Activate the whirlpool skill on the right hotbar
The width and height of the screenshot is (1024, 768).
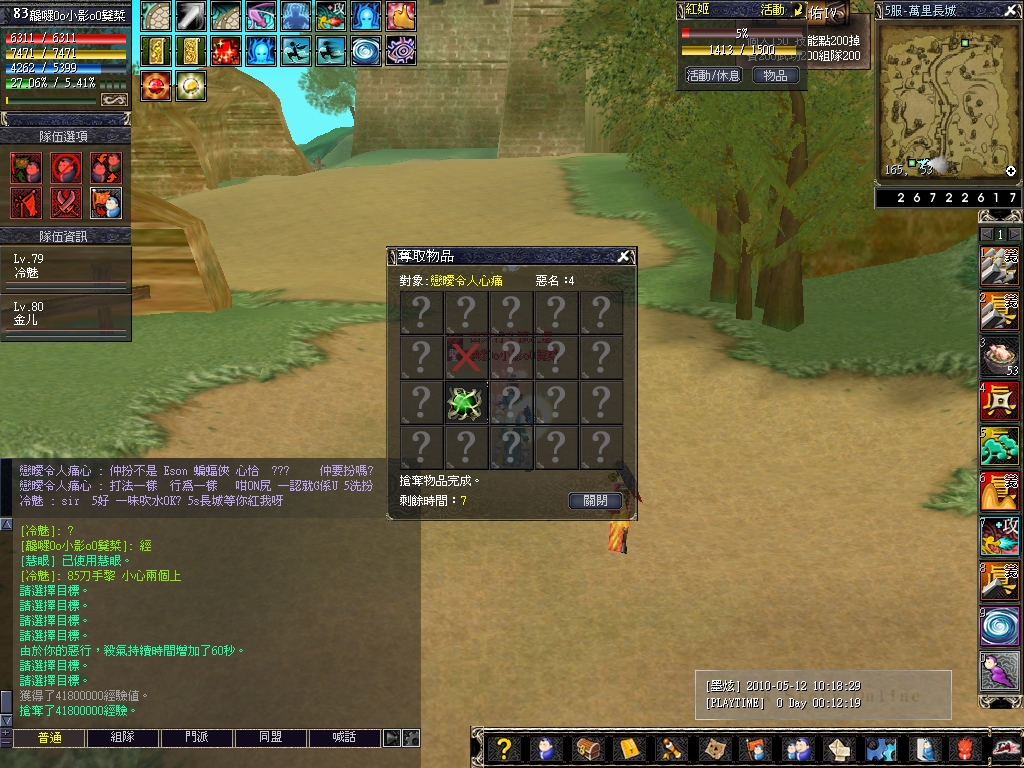(x=999, y=627)
